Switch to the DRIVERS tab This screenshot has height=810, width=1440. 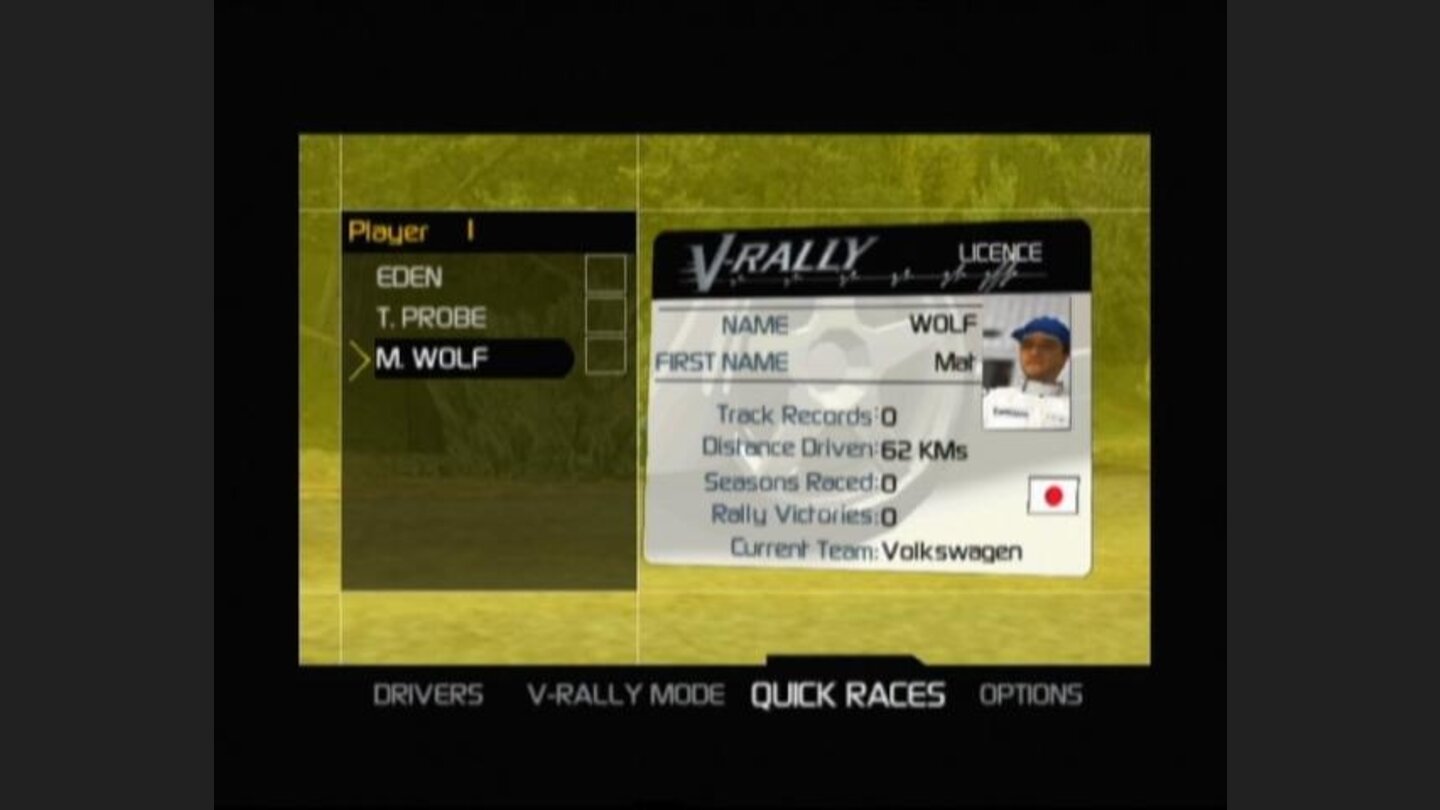pos(428,693)
